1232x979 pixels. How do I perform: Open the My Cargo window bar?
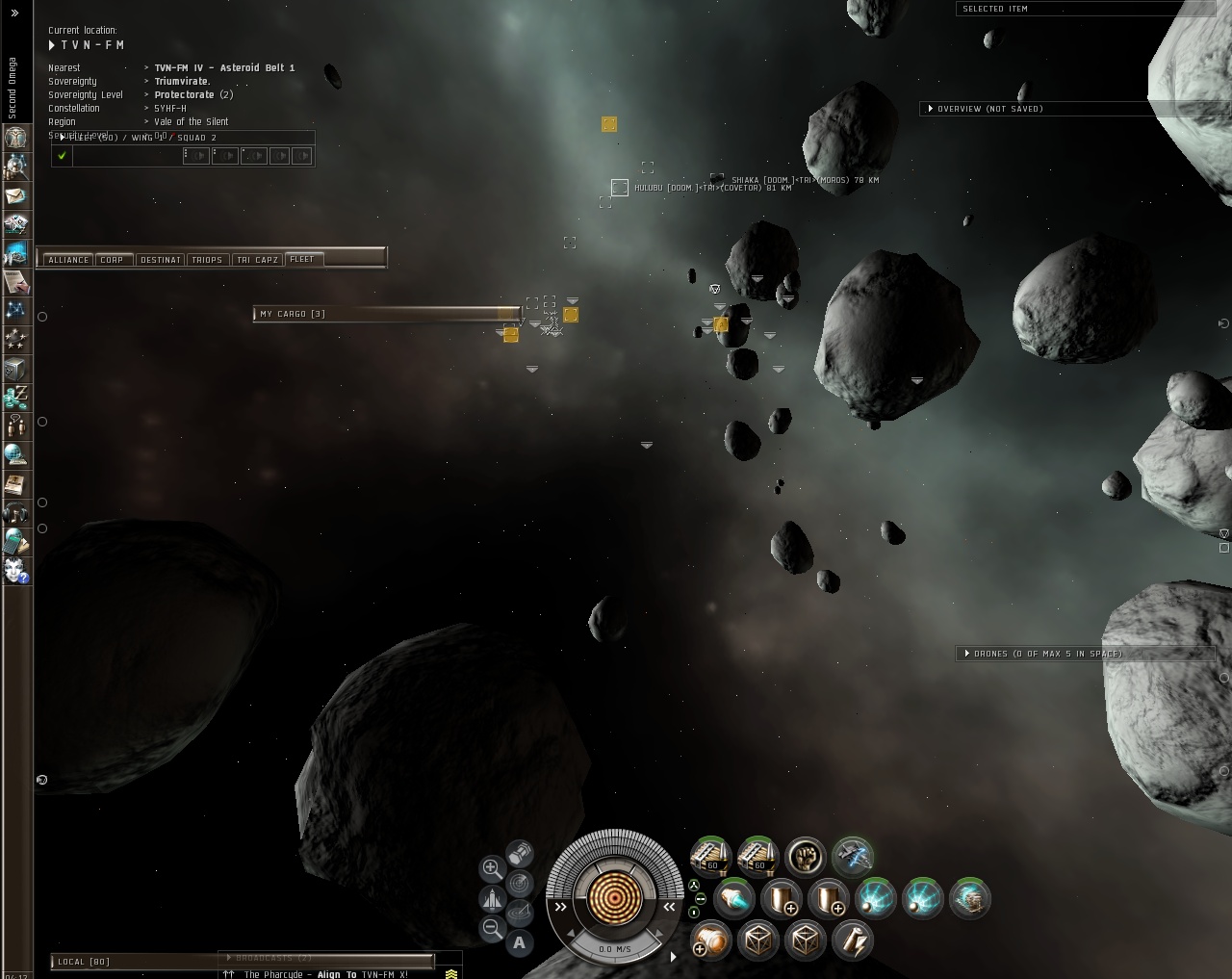pyautogui.click(x=385, y=314)
